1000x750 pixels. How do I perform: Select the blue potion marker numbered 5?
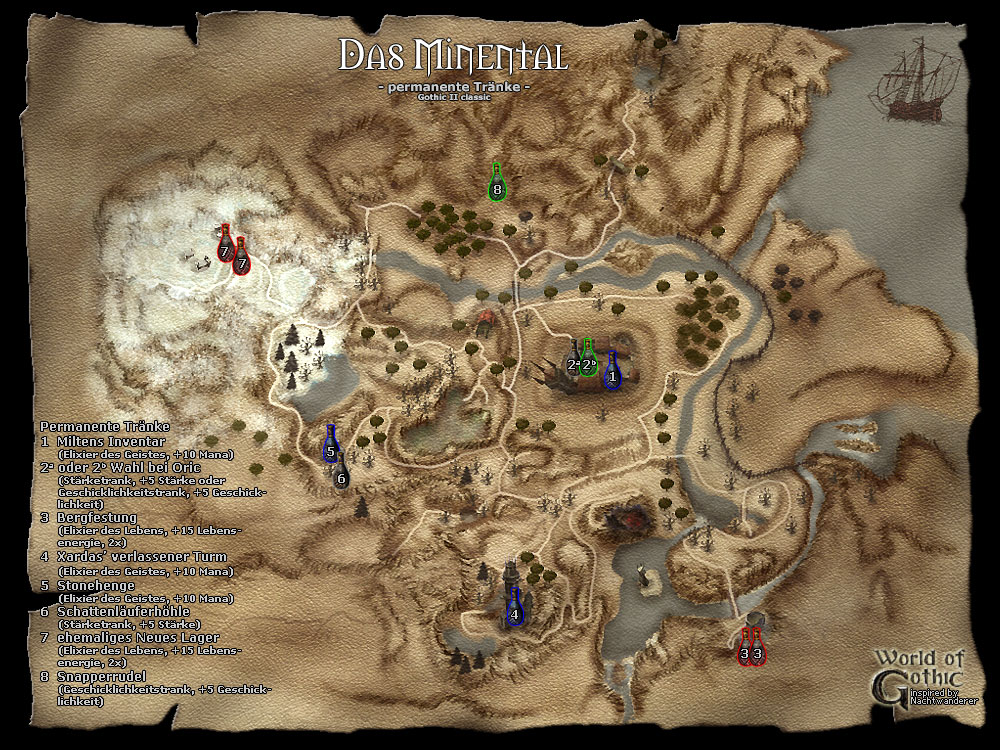click(x=331, y=449)
